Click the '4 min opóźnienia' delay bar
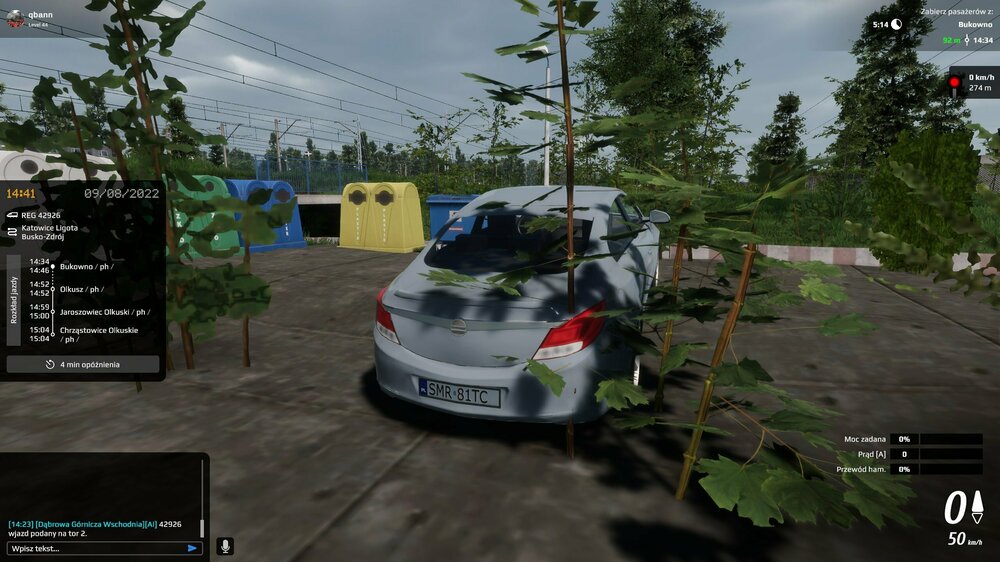This screenshot has width=1000, height=562. click(x=83, y=364)
